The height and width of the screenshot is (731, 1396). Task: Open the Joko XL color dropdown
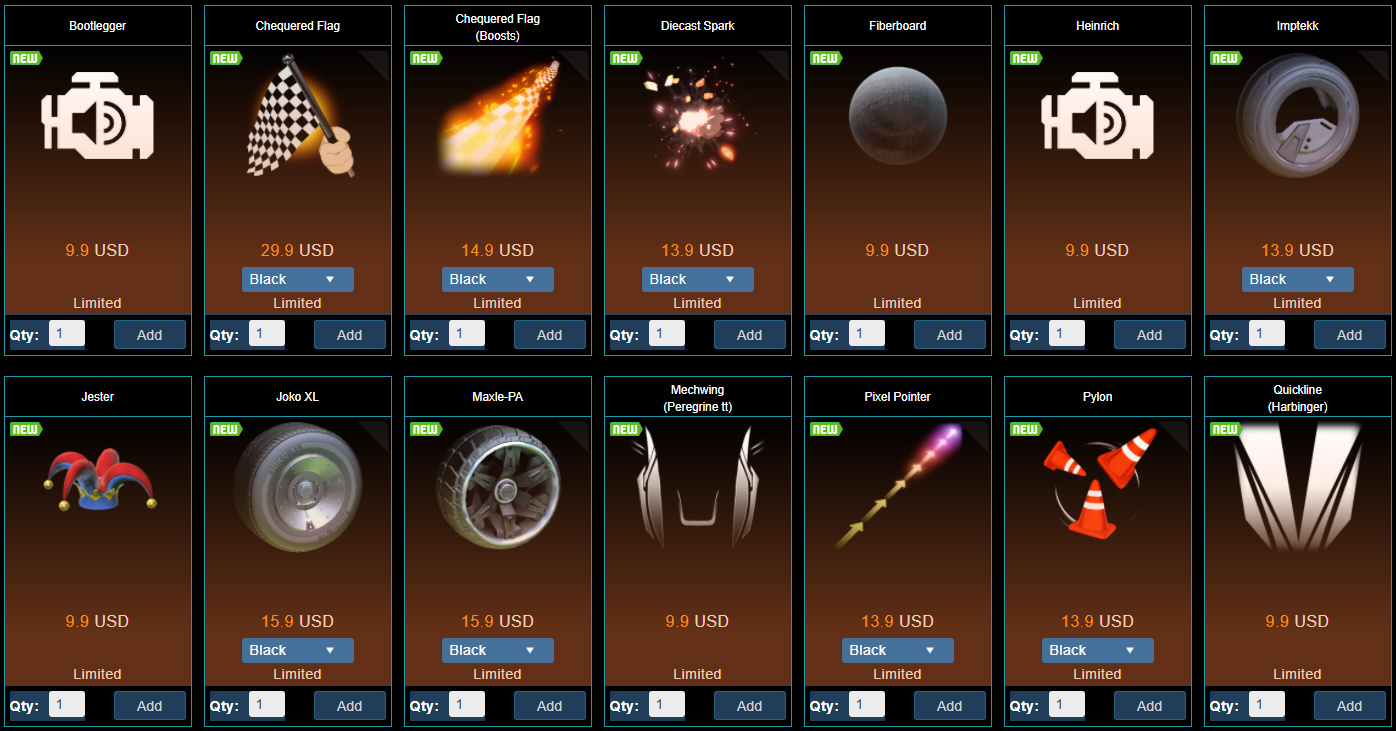pyautogui.click(x=297, y=651)
